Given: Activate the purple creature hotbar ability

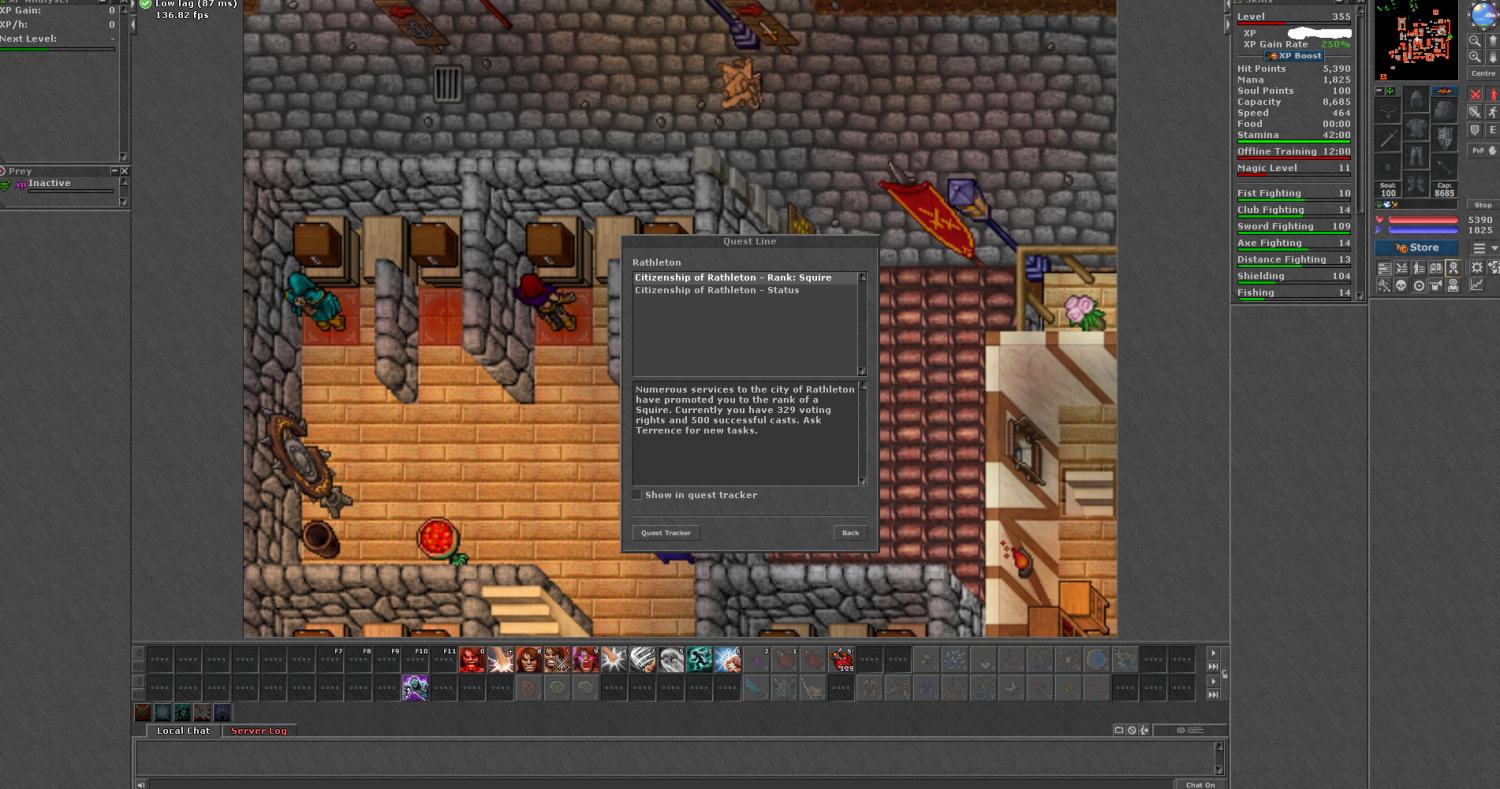Looking at the screenshot, I should tap(415, 688).
